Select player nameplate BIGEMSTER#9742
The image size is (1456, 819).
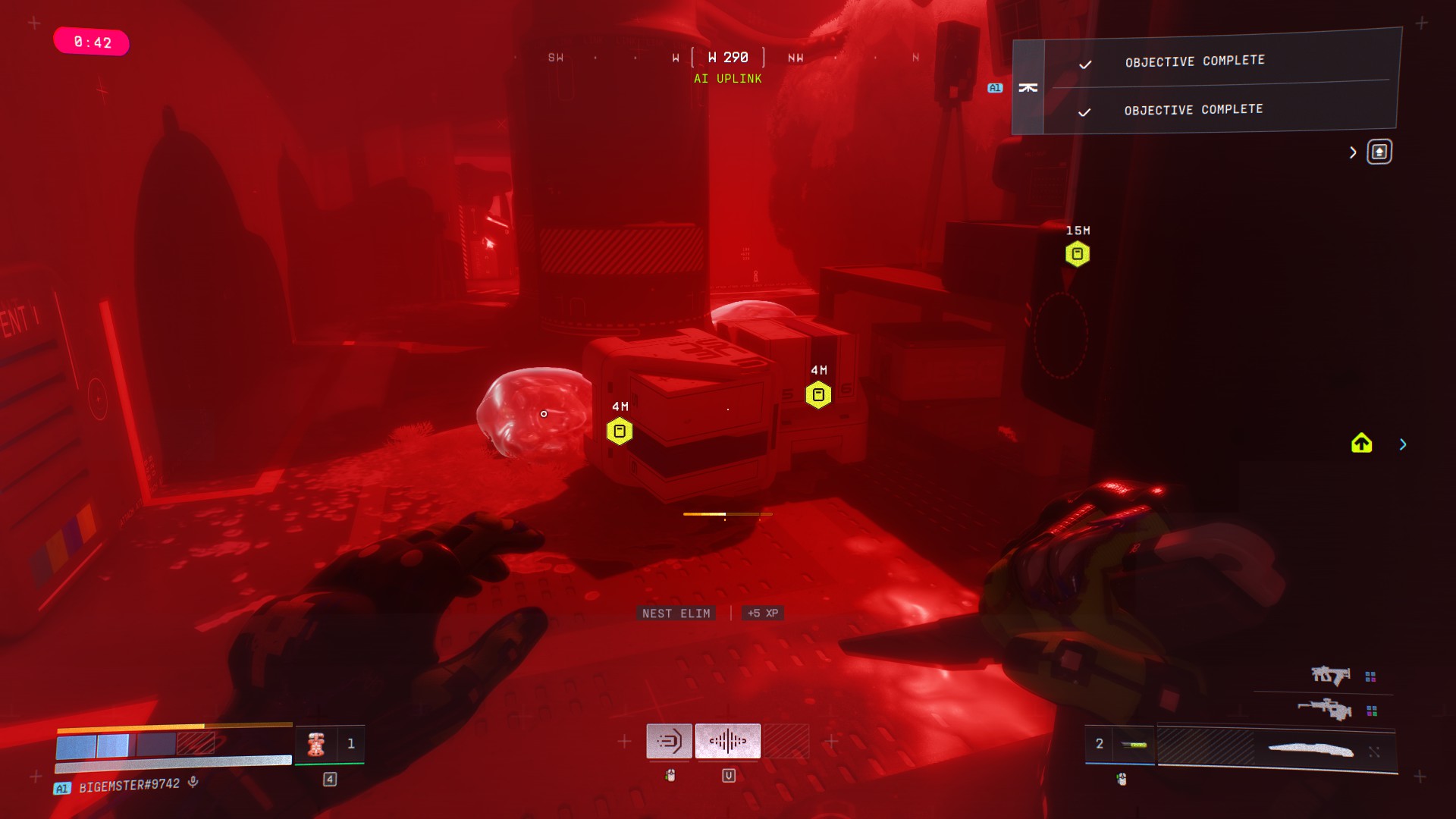click(129, 786)
